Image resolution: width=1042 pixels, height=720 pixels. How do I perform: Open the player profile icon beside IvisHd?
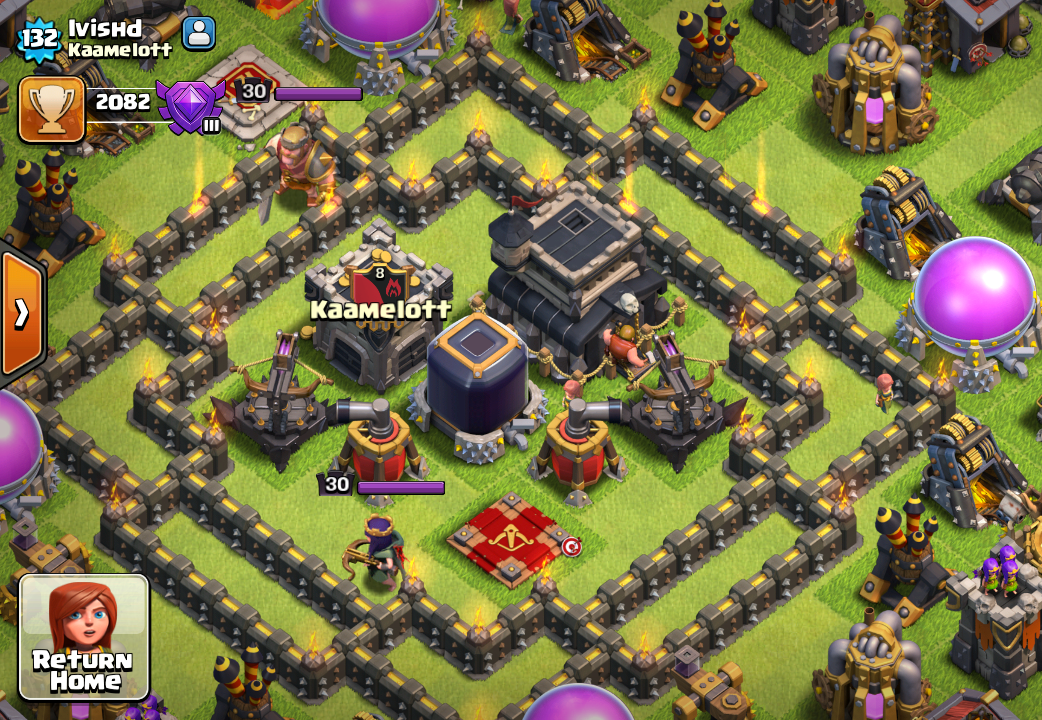199,33
